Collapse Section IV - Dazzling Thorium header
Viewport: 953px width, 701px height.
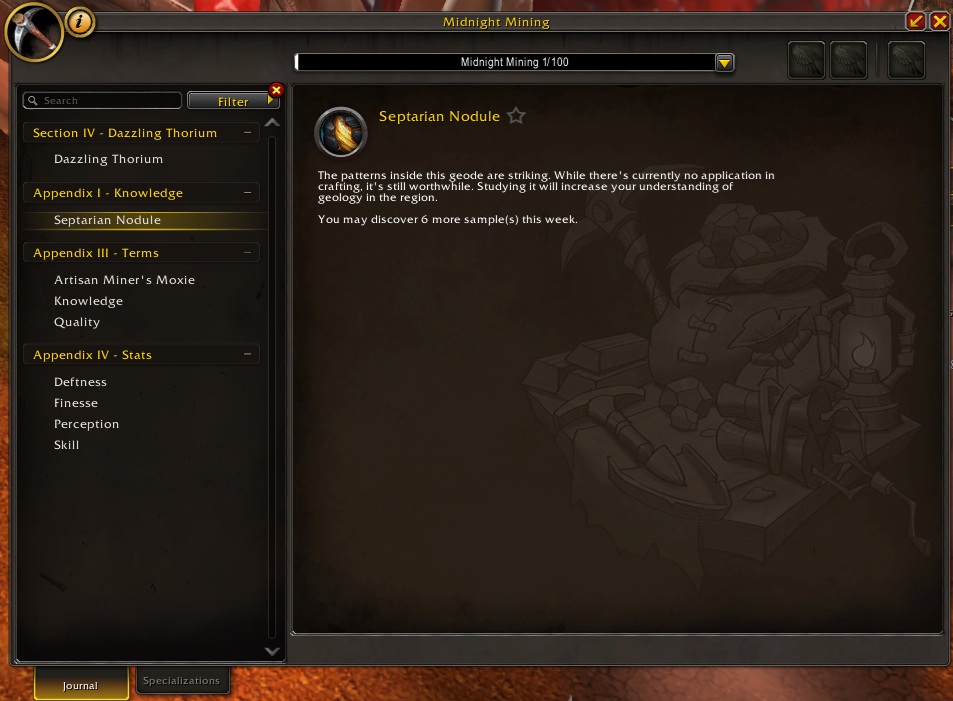[x=246, y=133]
